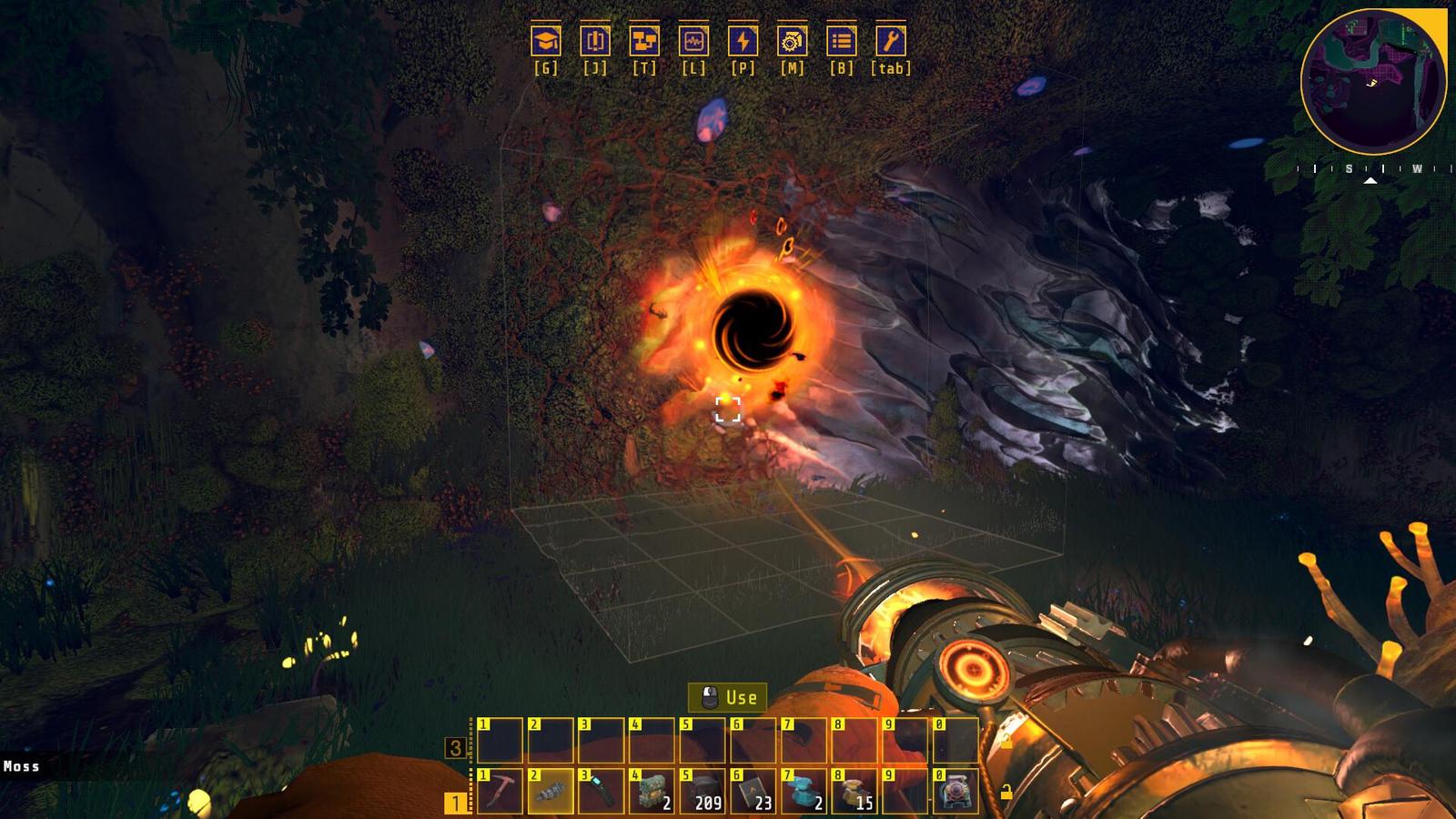This screenshot has width=1456, height=819.
Task: Select the round machine in the last hotbar slot
Action: pos(956,791)
